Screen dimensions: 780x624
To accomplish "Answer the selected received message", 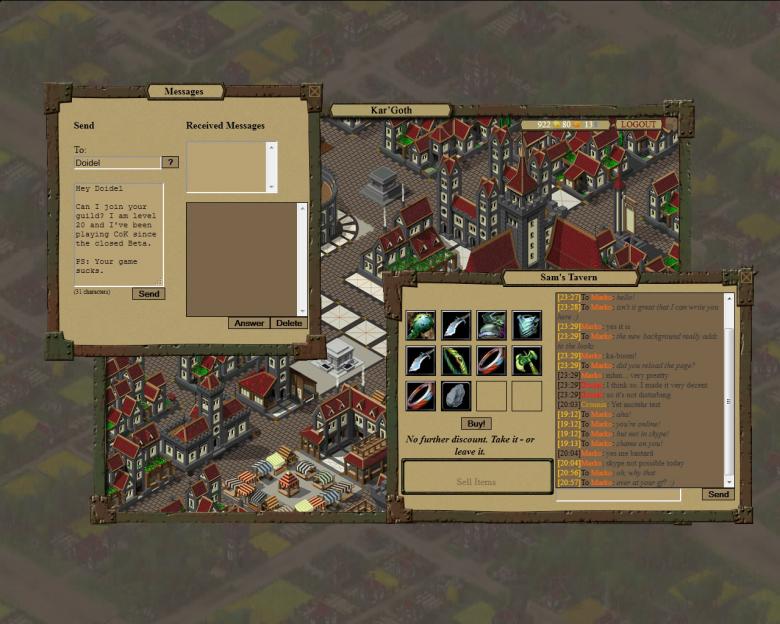I will (249, 323).
